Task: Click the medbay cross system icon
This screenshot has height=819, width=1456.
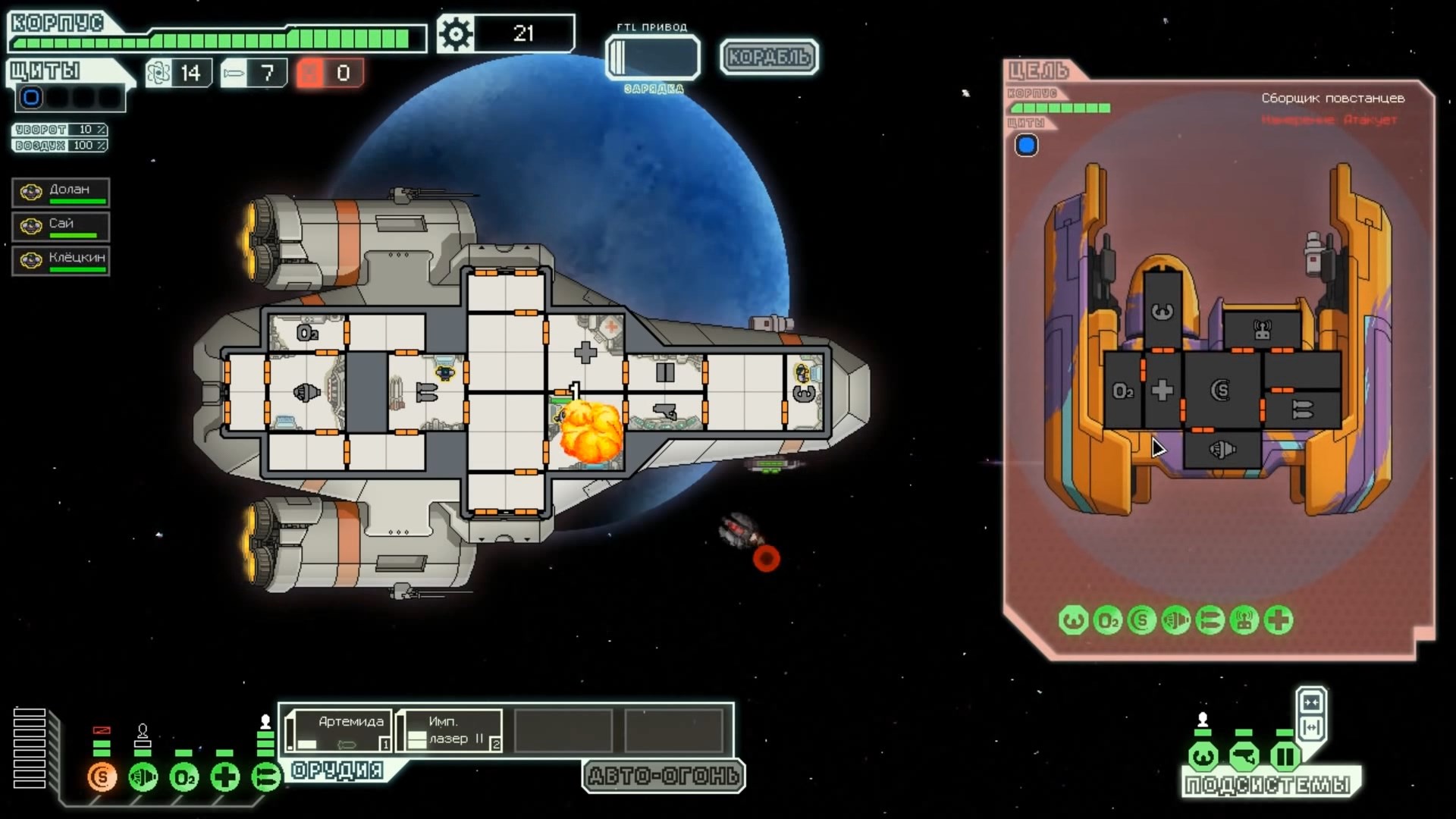Action: tap(224, 777)
